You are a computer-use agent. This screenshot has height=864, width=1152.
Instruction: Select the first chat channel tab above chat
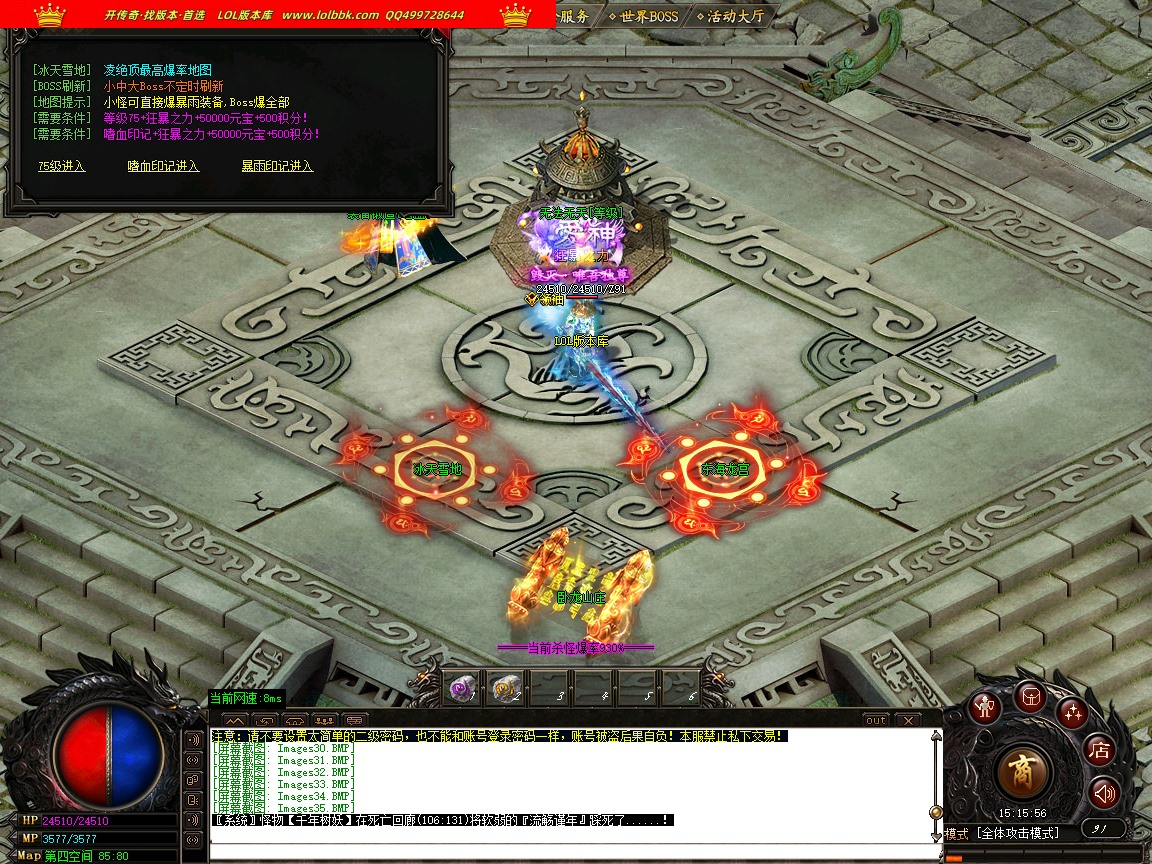click(233, 720)
